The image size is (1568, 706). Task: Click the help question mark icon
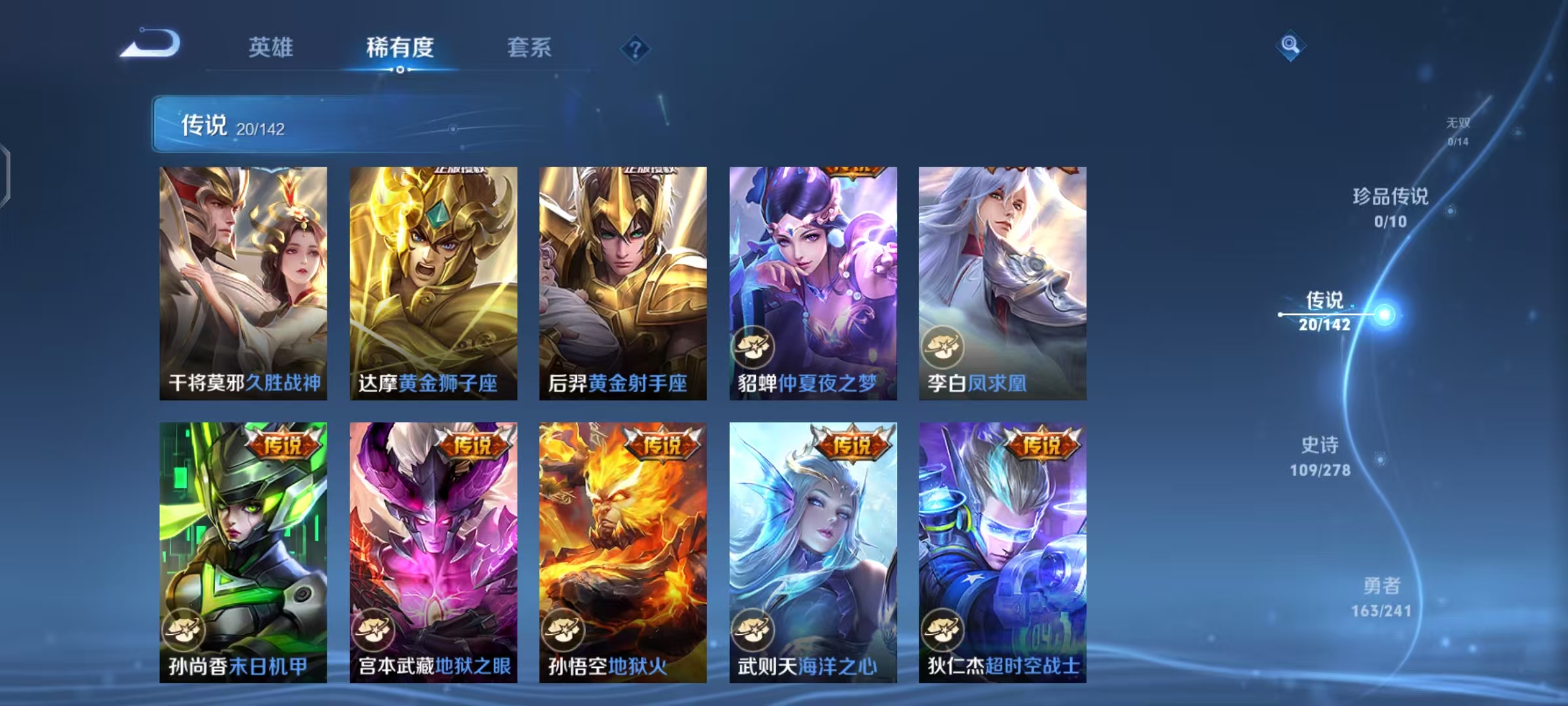pyautogui.click(x=636, y=47)
